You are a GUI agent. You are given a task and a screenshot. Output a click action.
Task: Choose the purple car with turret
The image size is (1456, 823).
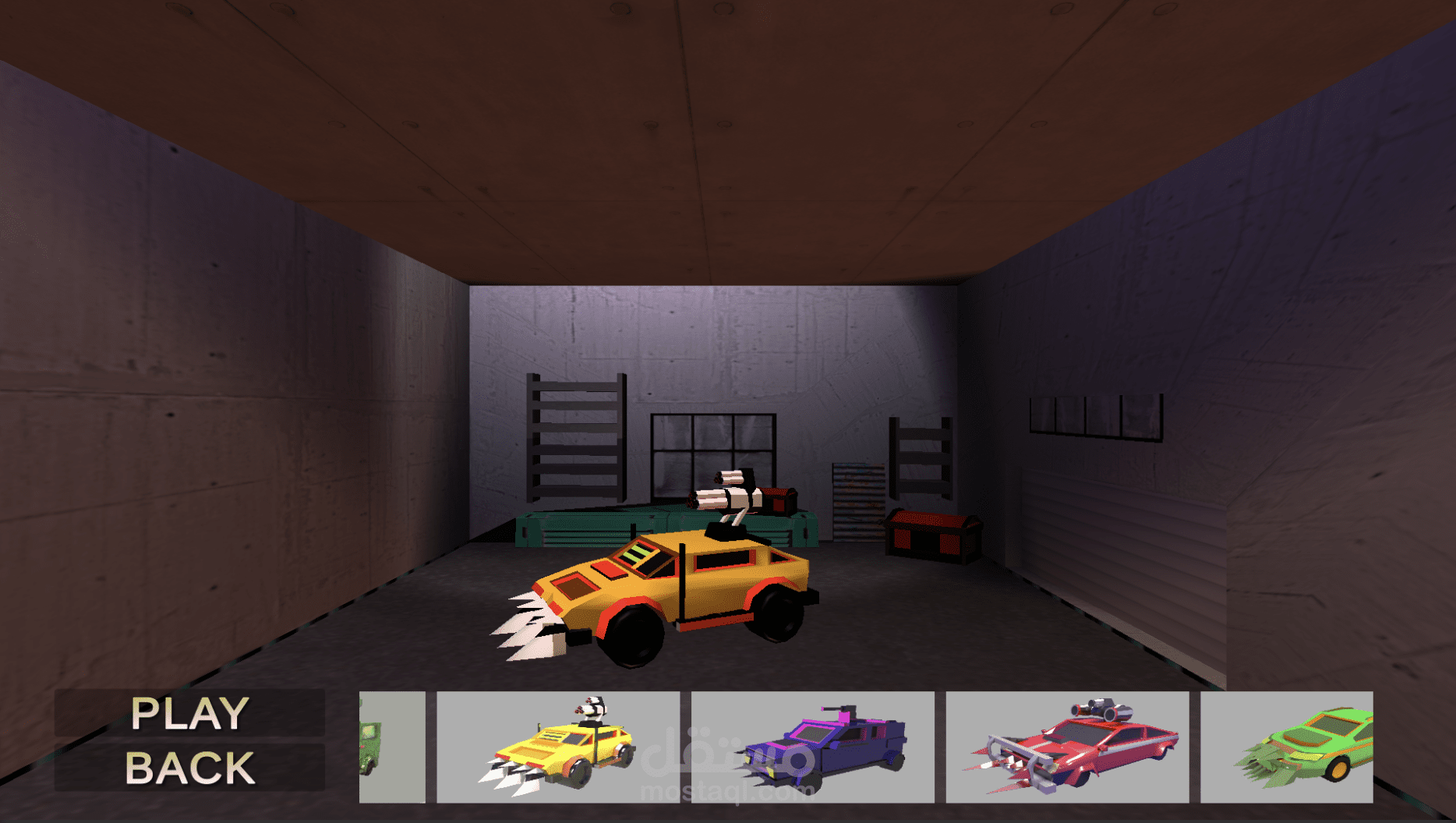coord(812,747)
